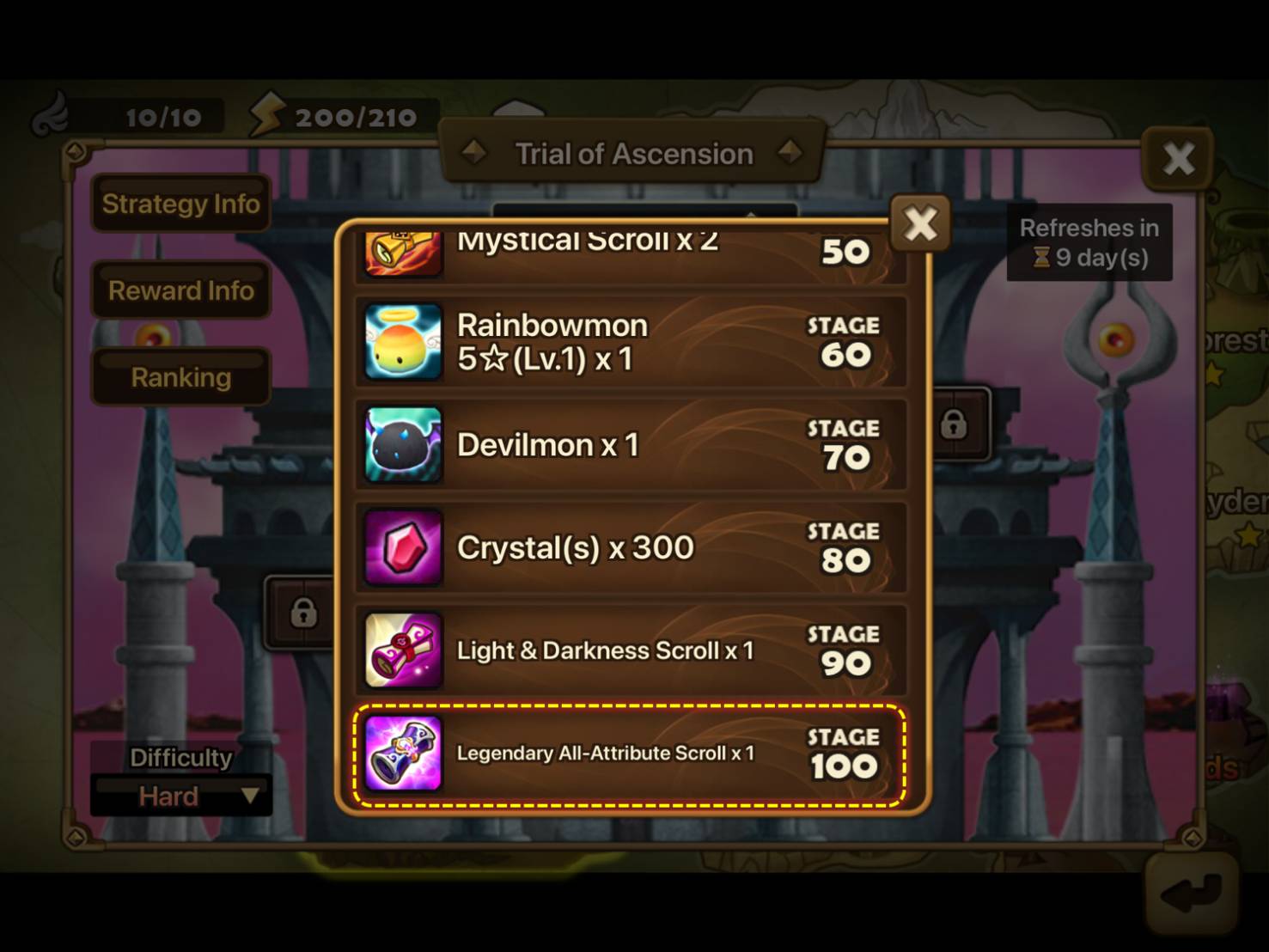Close the Trial of Ascension window
This screenshot has height=952, width=1269.
pyautogui.click(x=1177, y=158)
